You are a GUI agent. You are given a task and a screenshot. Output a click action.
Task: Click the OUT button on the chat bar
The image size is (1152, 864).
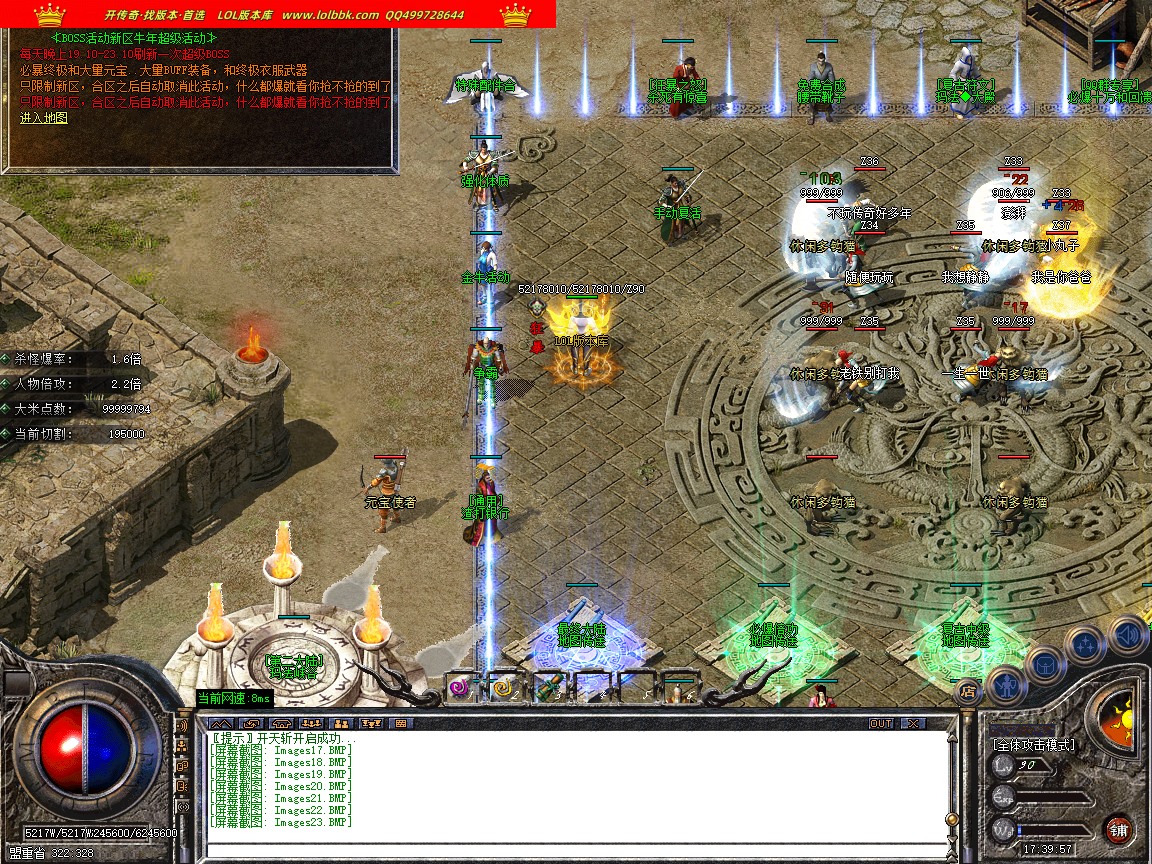click(881, 723)
